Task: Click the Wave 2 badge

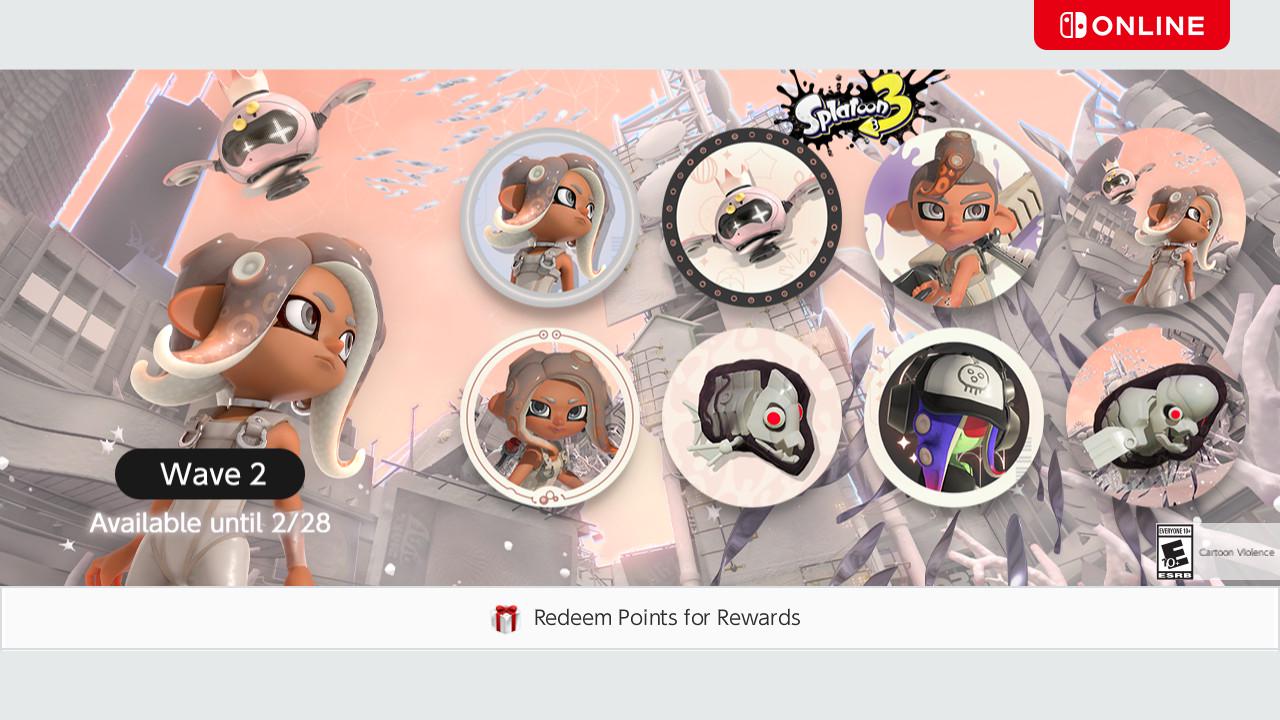Action: point(210,474)
